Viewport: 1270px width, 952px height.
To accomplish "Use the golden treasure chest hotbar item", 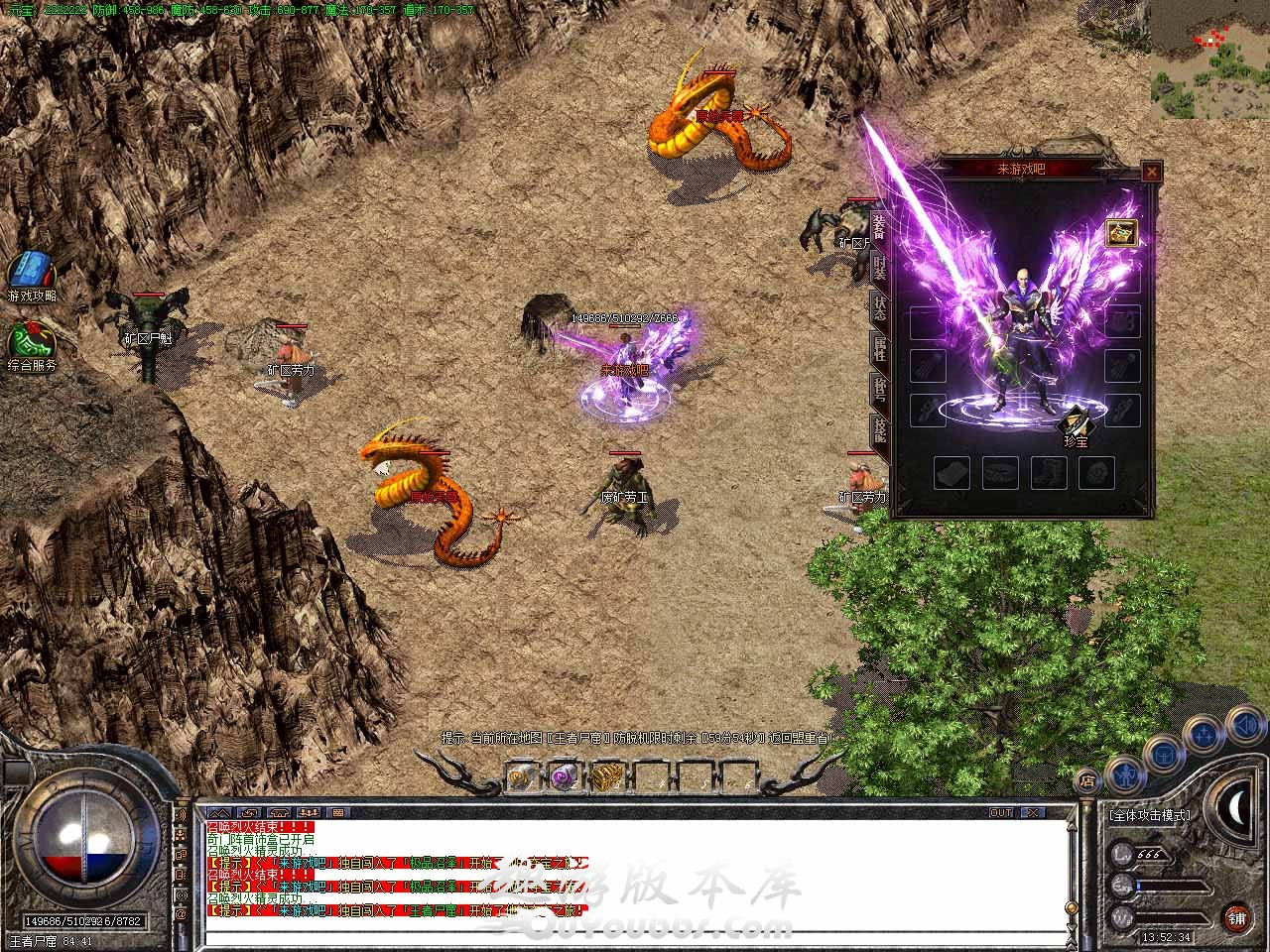I will click(x=605, y=778).
